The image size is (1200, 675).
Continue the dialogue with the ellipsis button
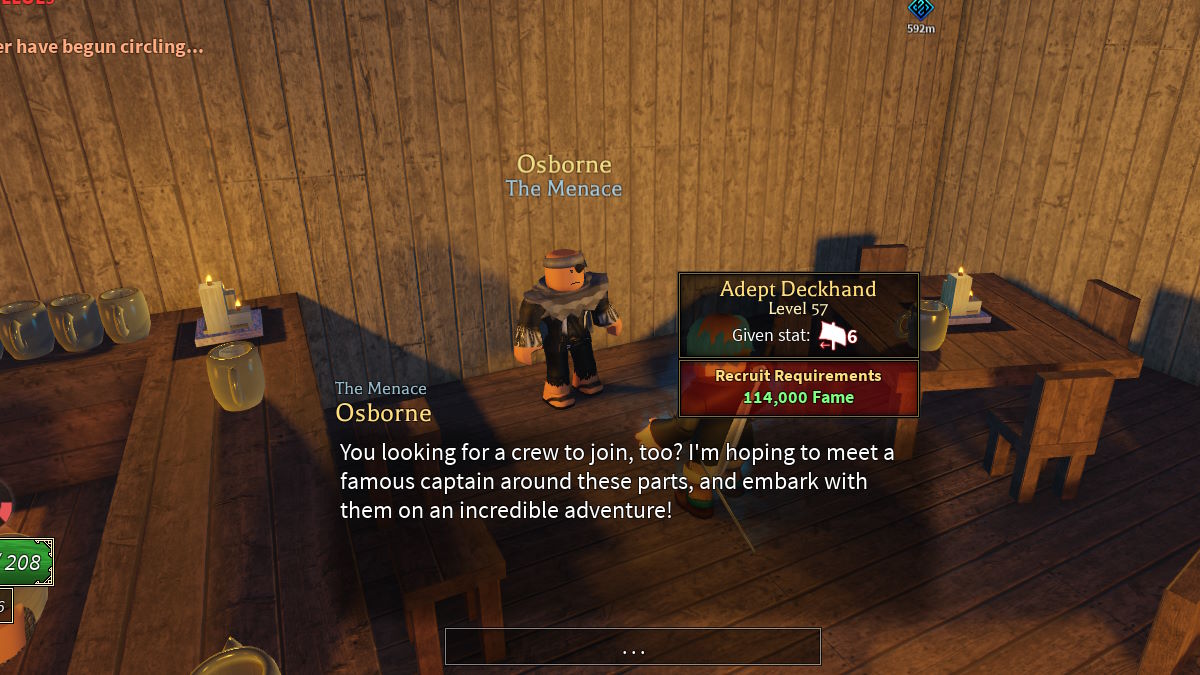[x=632, y=647]
